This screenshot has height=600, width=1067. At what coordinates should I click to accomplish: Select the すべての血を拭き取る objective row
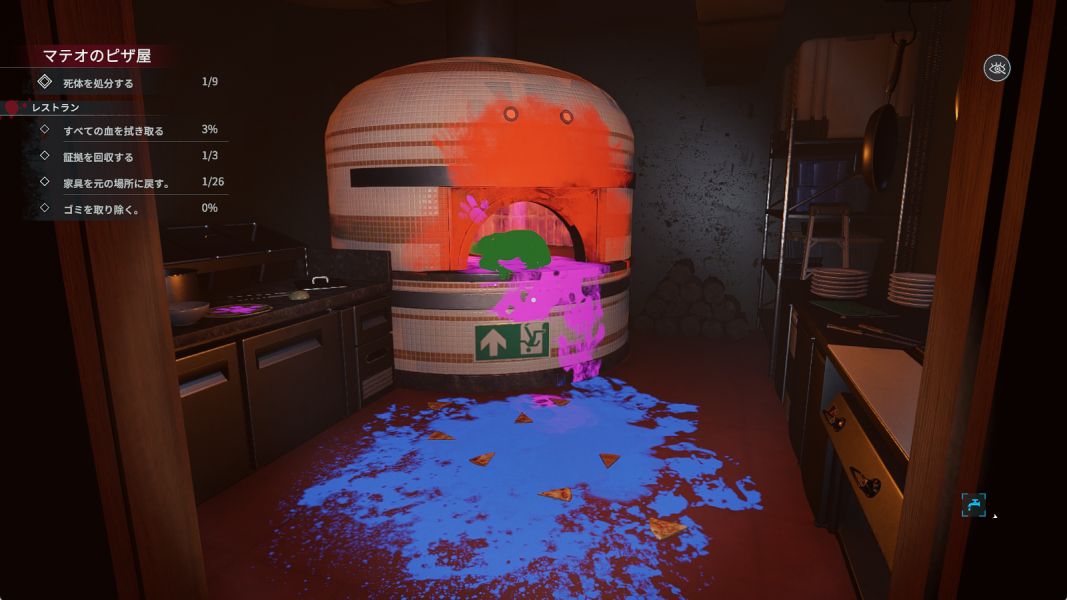pyautogui.click(x=113, y=130)
